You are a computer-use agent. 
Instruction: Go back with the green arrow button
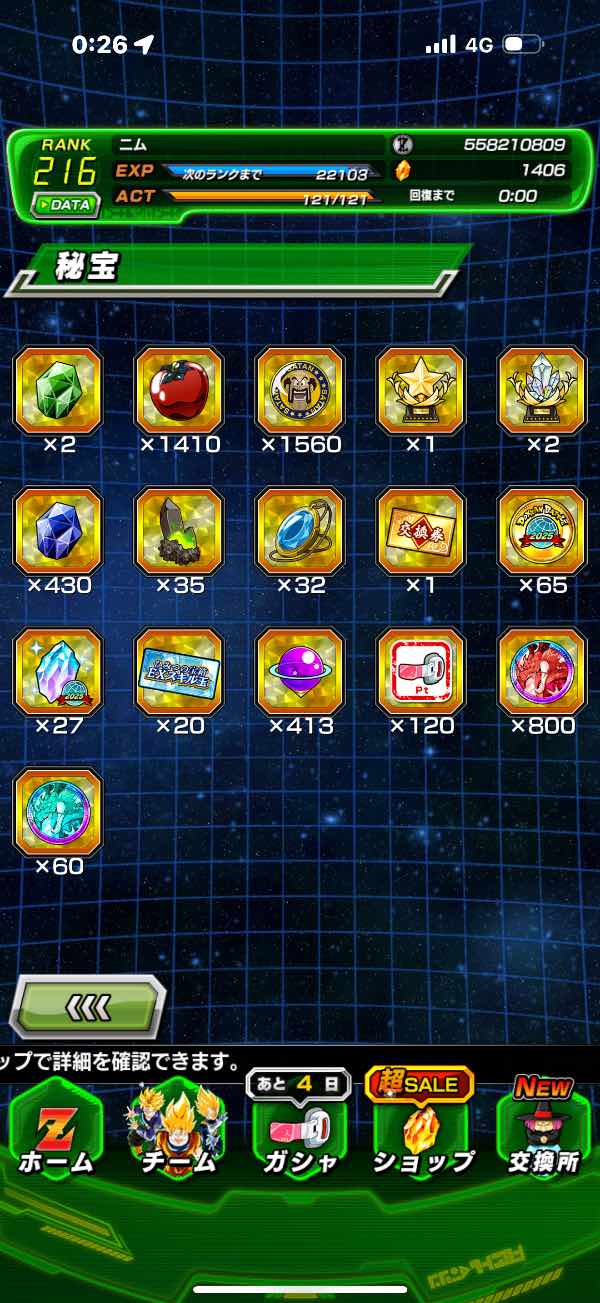[87, 1007]
